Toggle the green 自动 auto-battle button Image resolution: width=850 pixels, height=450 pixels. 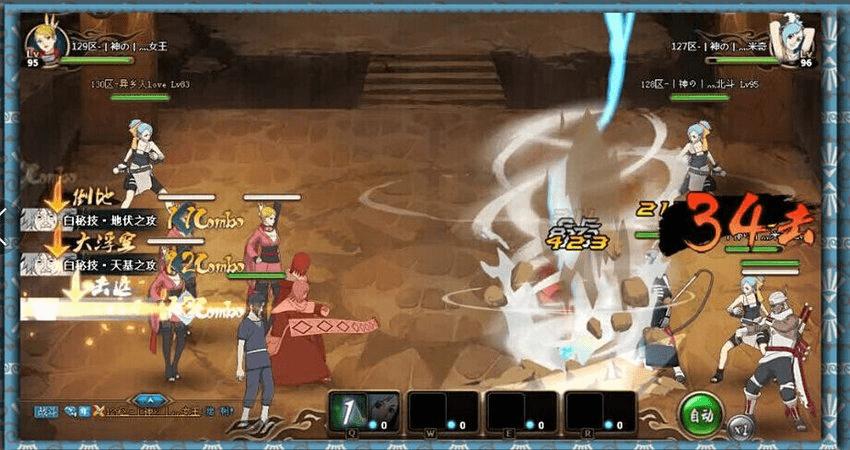coord(702,413)
